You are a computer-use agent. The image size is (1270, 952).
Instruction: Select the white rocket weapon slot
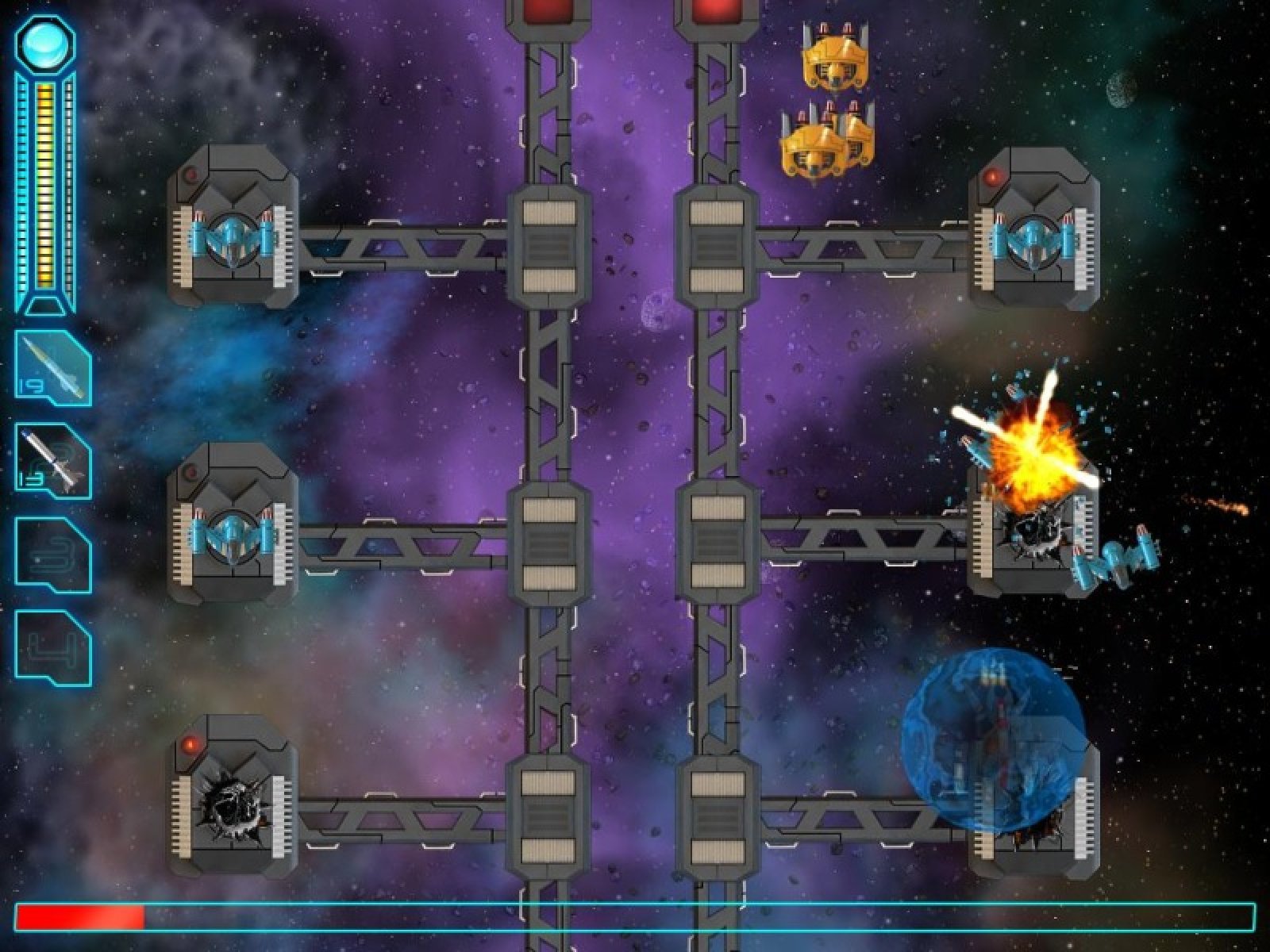53,461
